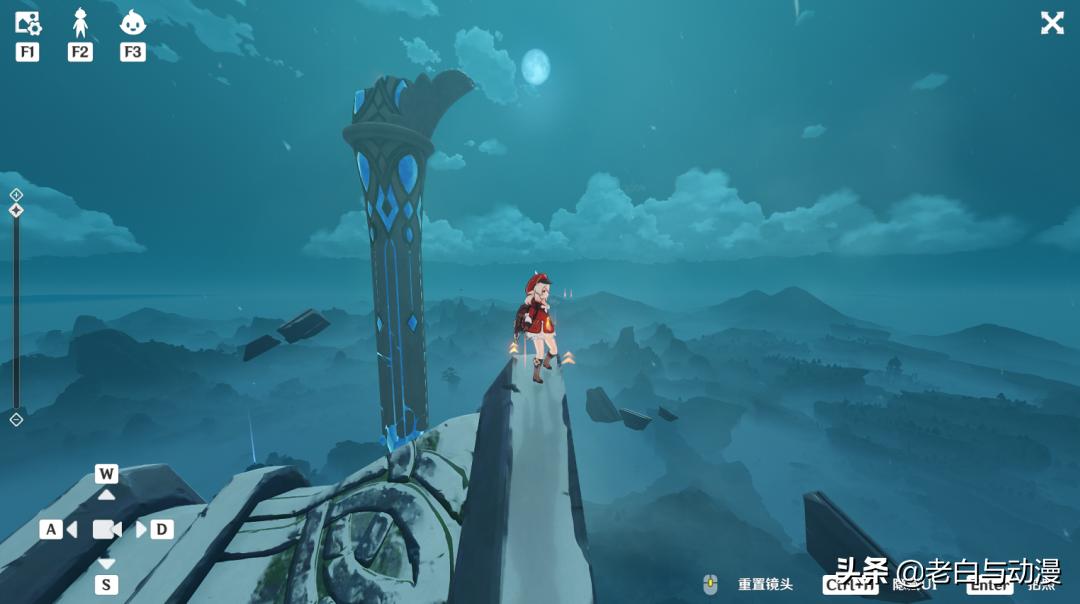Image resolution: width=1080 pixels, height=604 pixels.
Task: Close photo mode with the X
Action: click(x=1052, y=23)
